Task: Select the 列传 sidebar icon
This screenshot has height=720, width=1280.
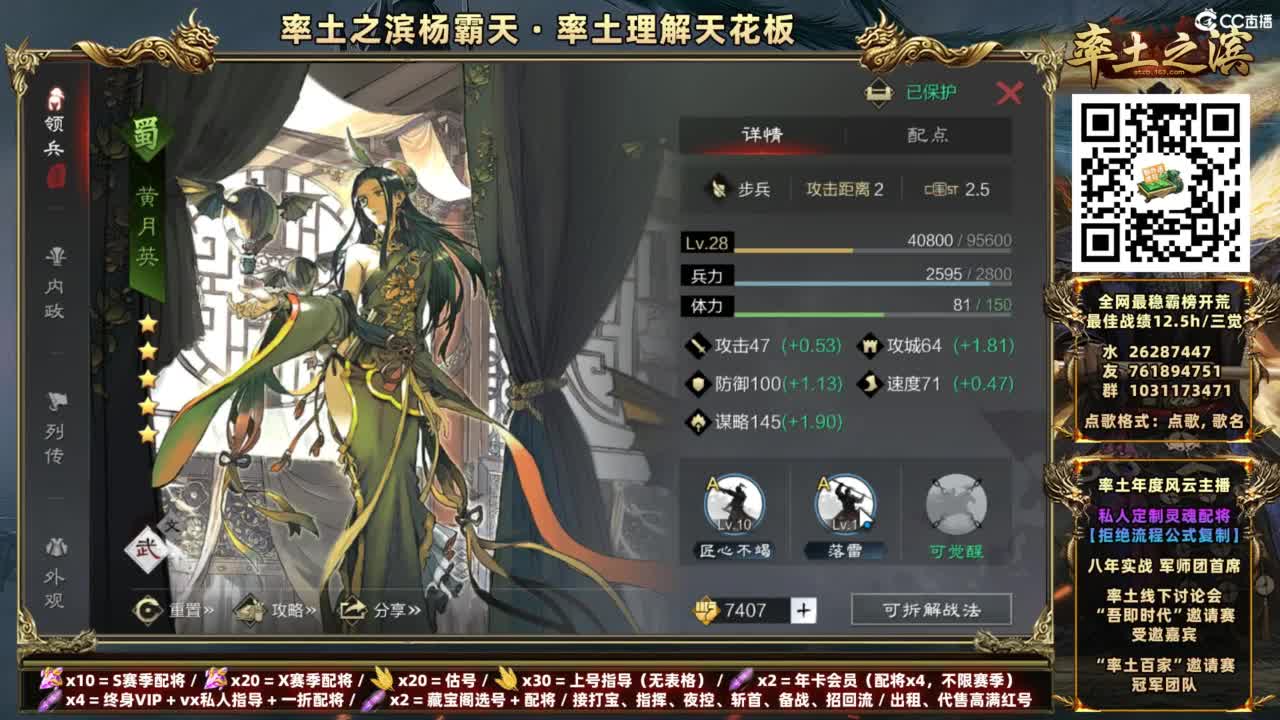Action: (55, 423)
